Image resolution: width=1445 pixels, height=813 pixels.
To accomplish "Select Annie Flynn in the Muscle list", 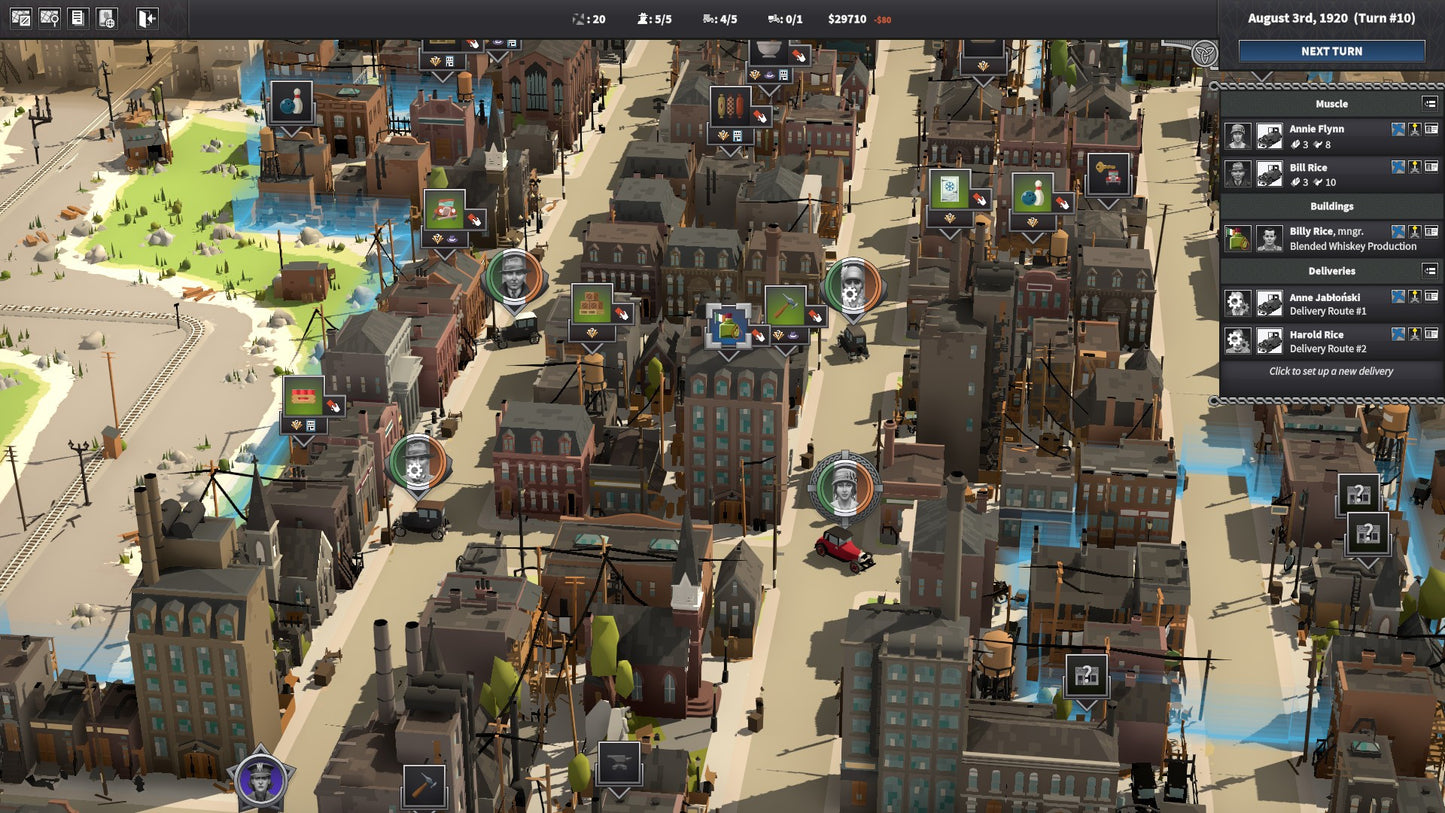I will click(1316, 129).
